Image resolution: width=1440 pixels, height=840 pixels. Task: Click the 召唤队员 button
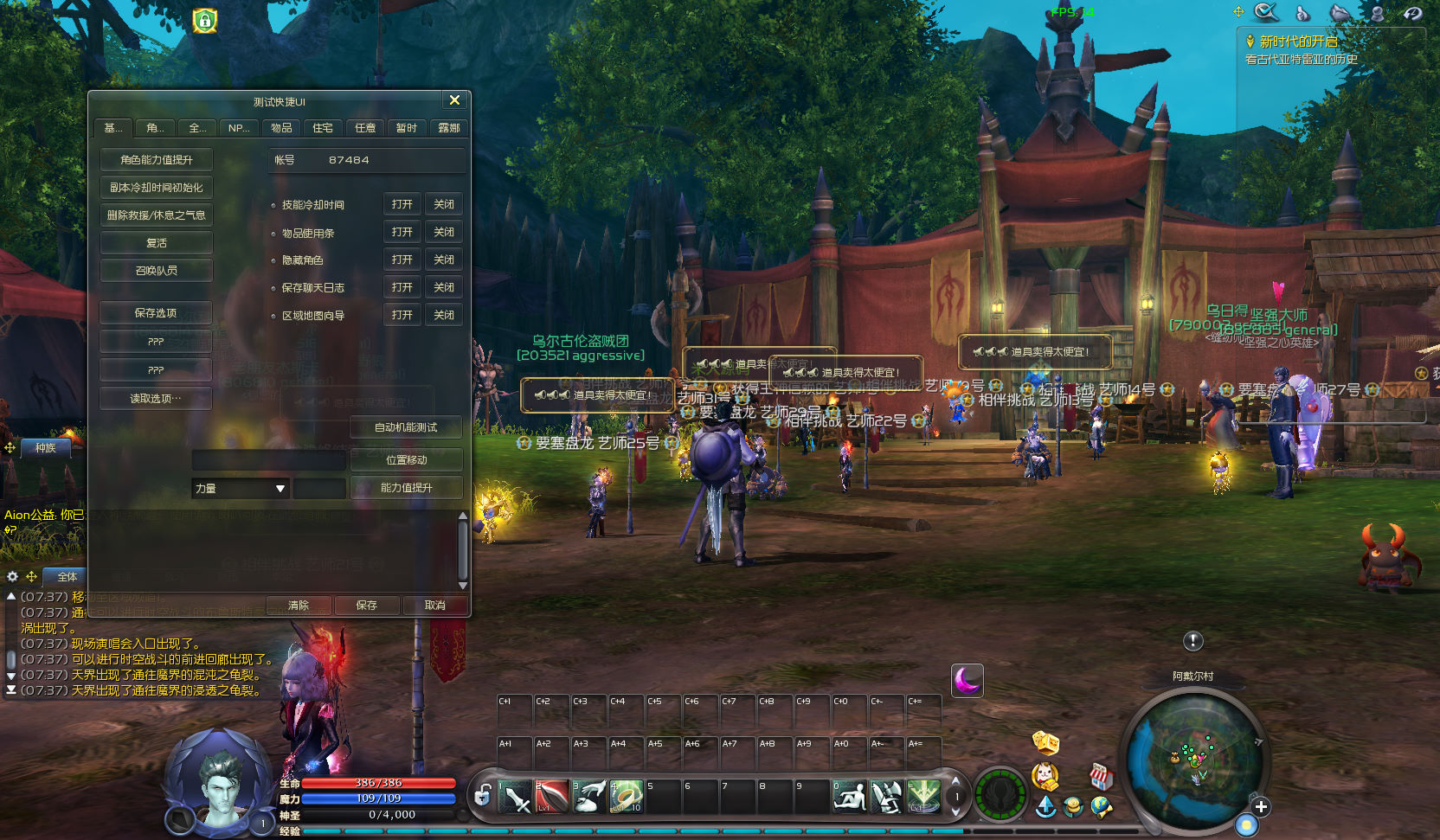click(x=157, y=271)
